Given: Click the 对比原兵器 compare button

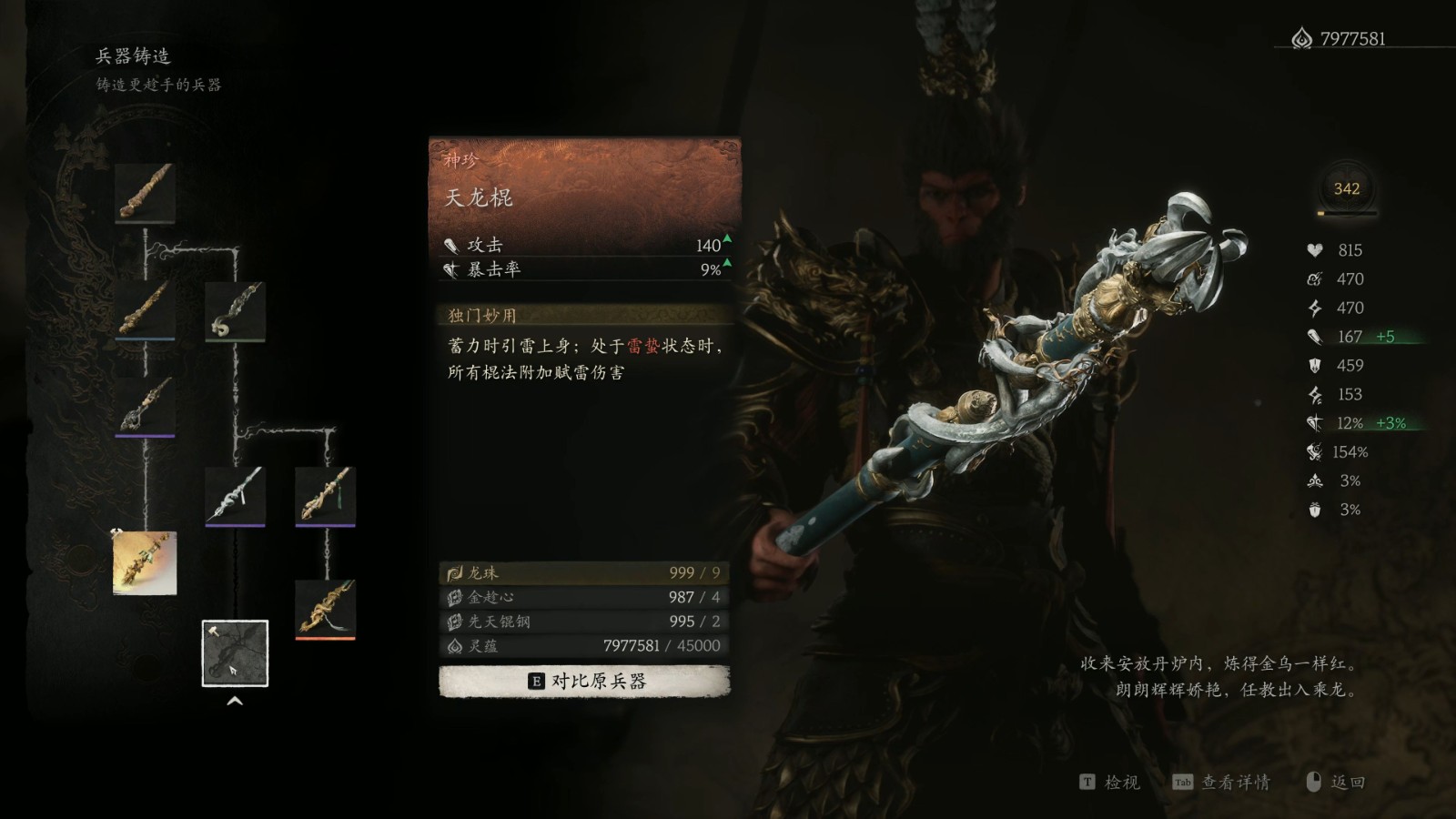Looking at the screenshot, I should point(584,681).
